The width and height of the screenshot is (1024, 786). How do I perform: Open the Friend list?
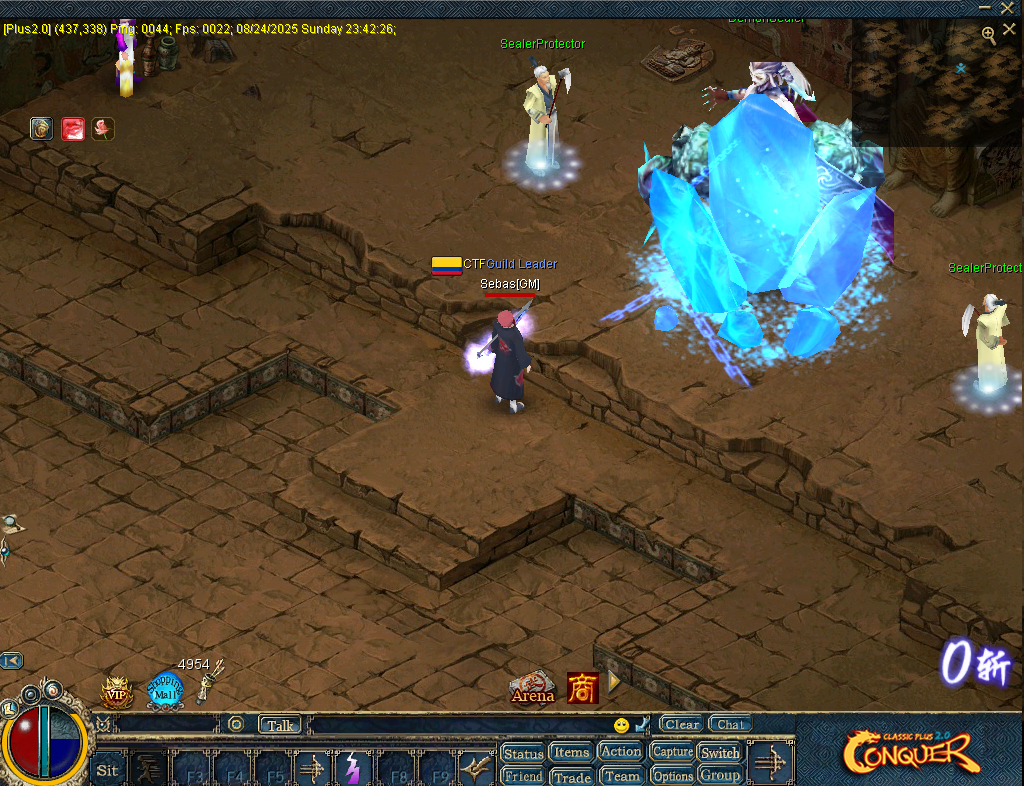523,776
